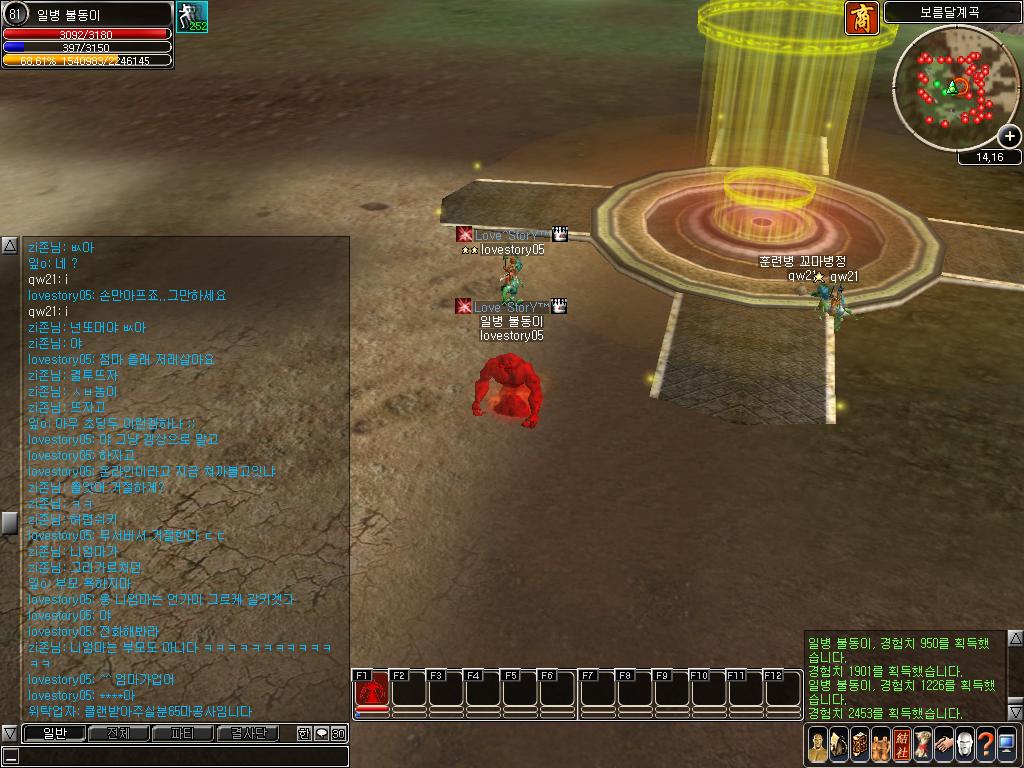Image resolution: width=1024 pixels, height=768 pixels.
Task: Open the golden character portrait menu icon
Action: coord(817,743)
